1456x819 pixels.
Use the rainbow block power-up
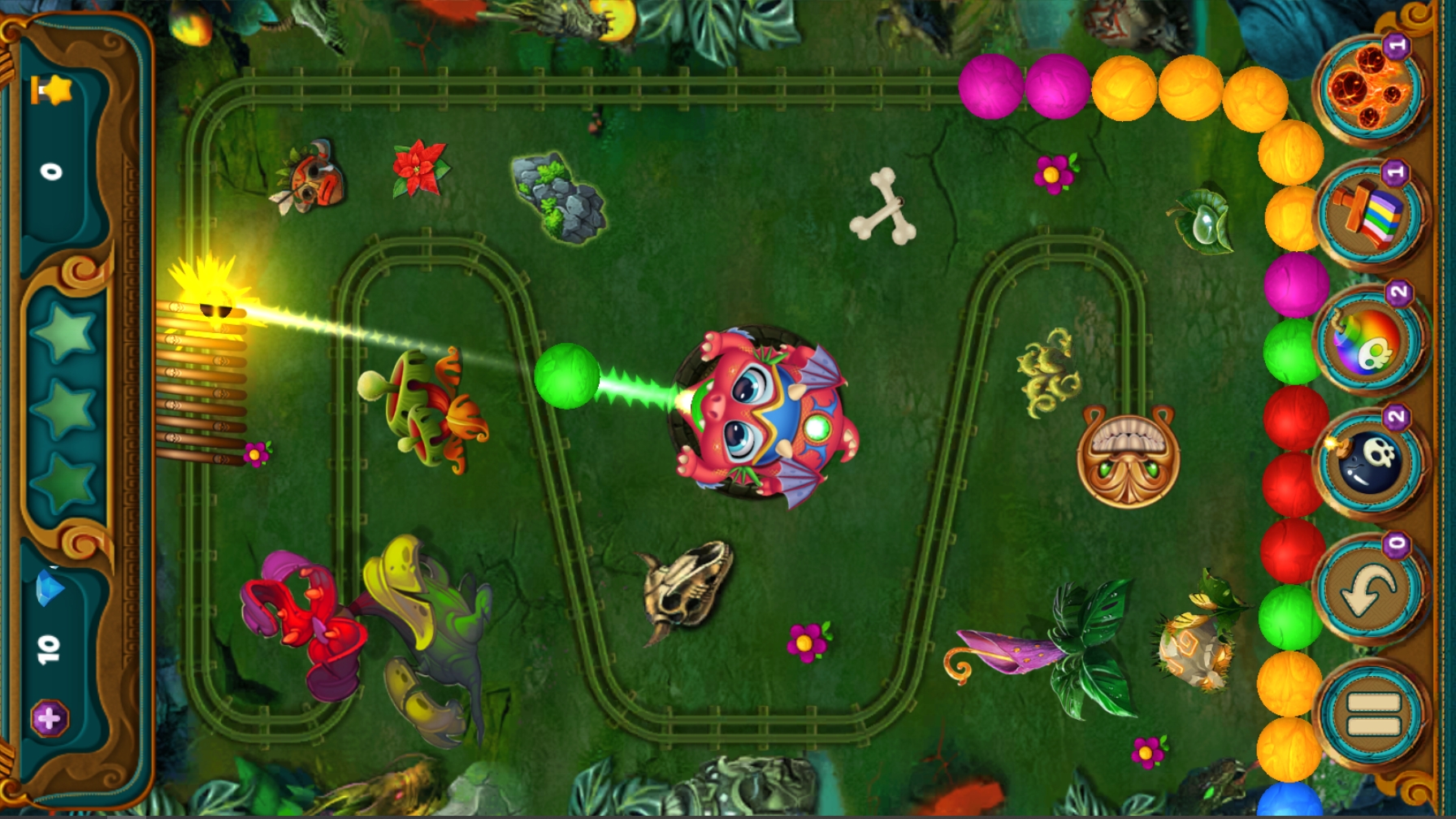pos(1369,215)
